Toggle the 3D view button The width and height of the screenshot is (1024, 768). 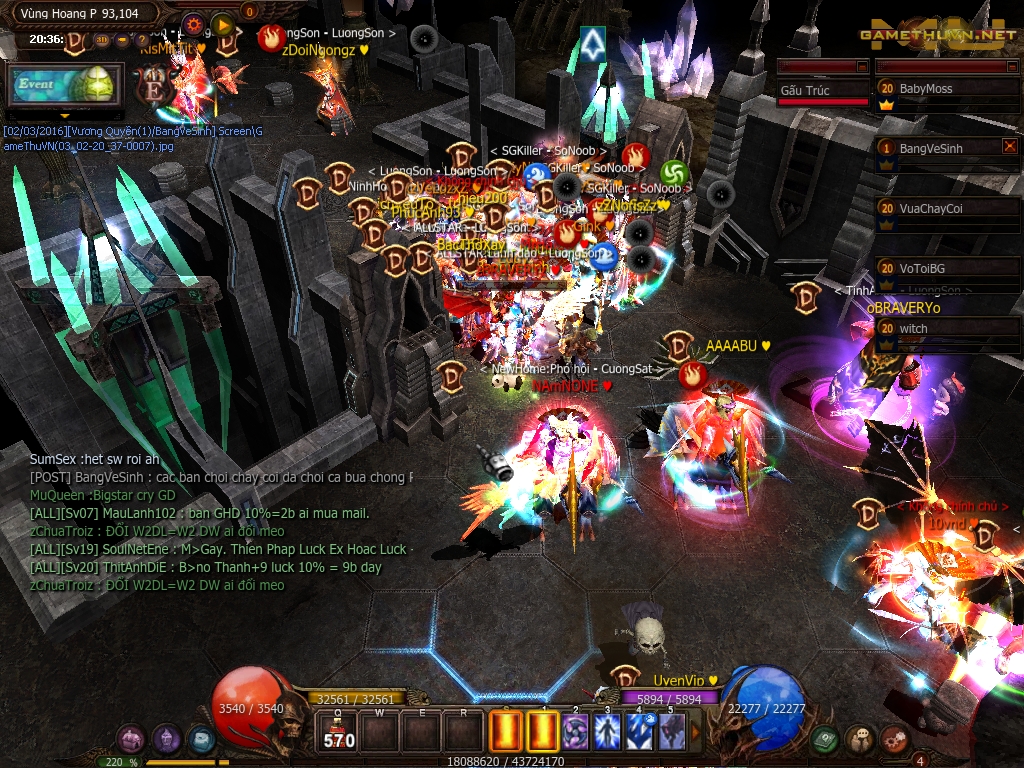[102, 40]
